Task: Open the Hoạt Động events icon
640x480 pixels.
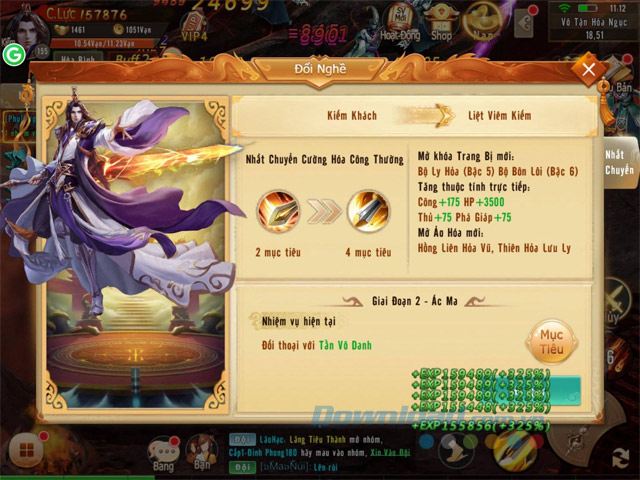Action: 400,24
